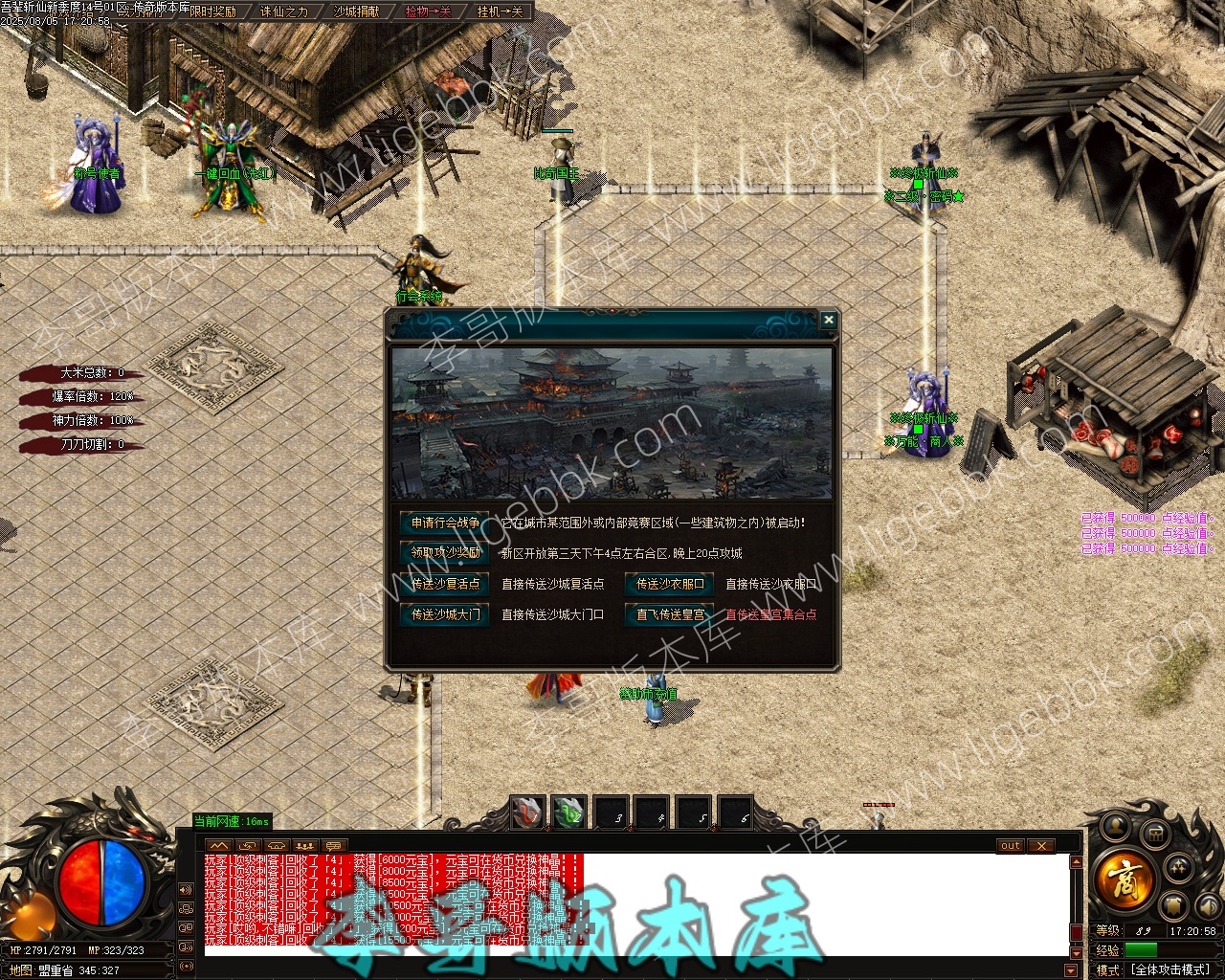
Task: Use the green item in hotbar slot two
Action: coord(569,813)
